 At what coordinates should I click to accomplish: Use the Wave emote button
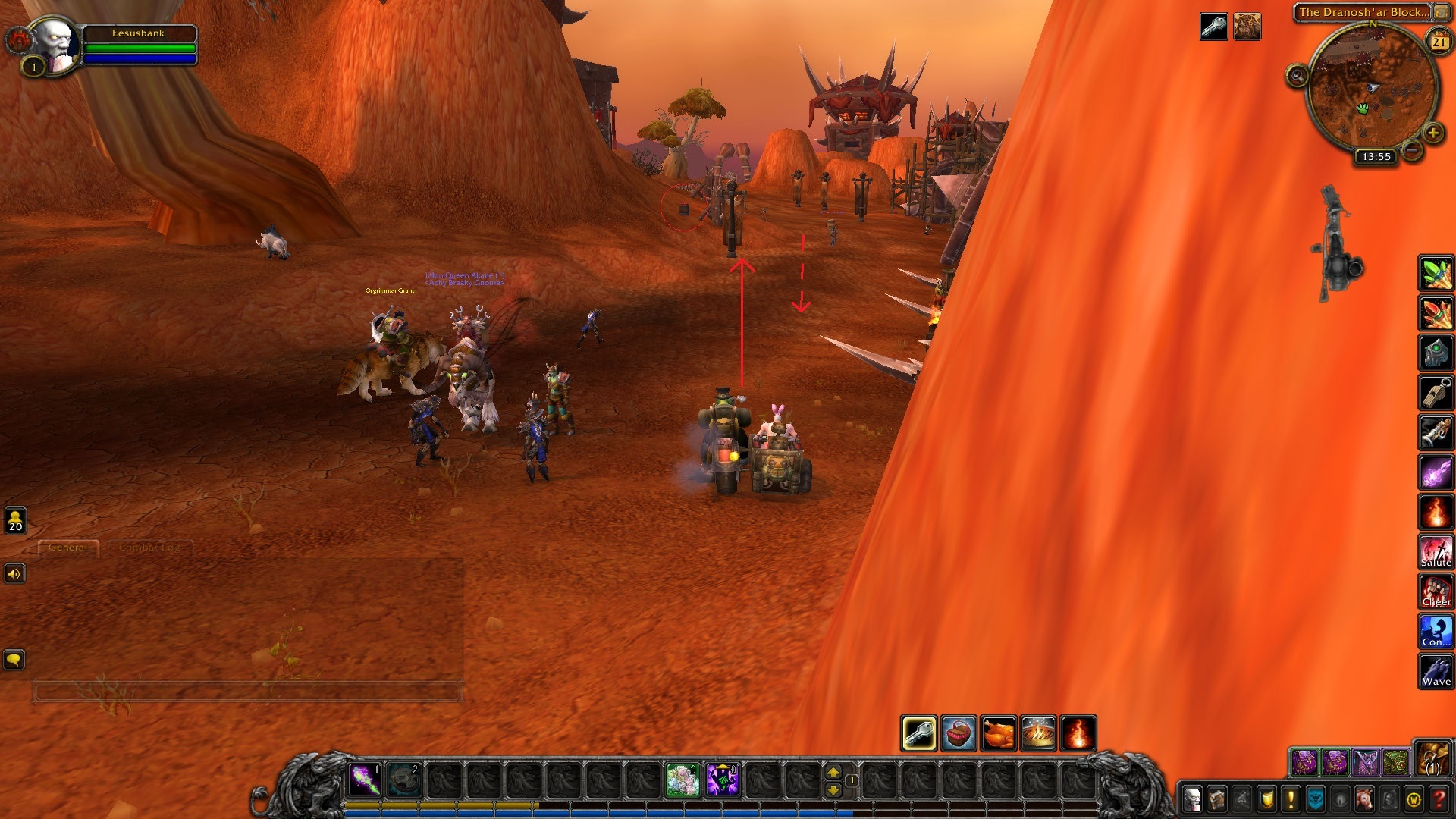click(1436, 671)
